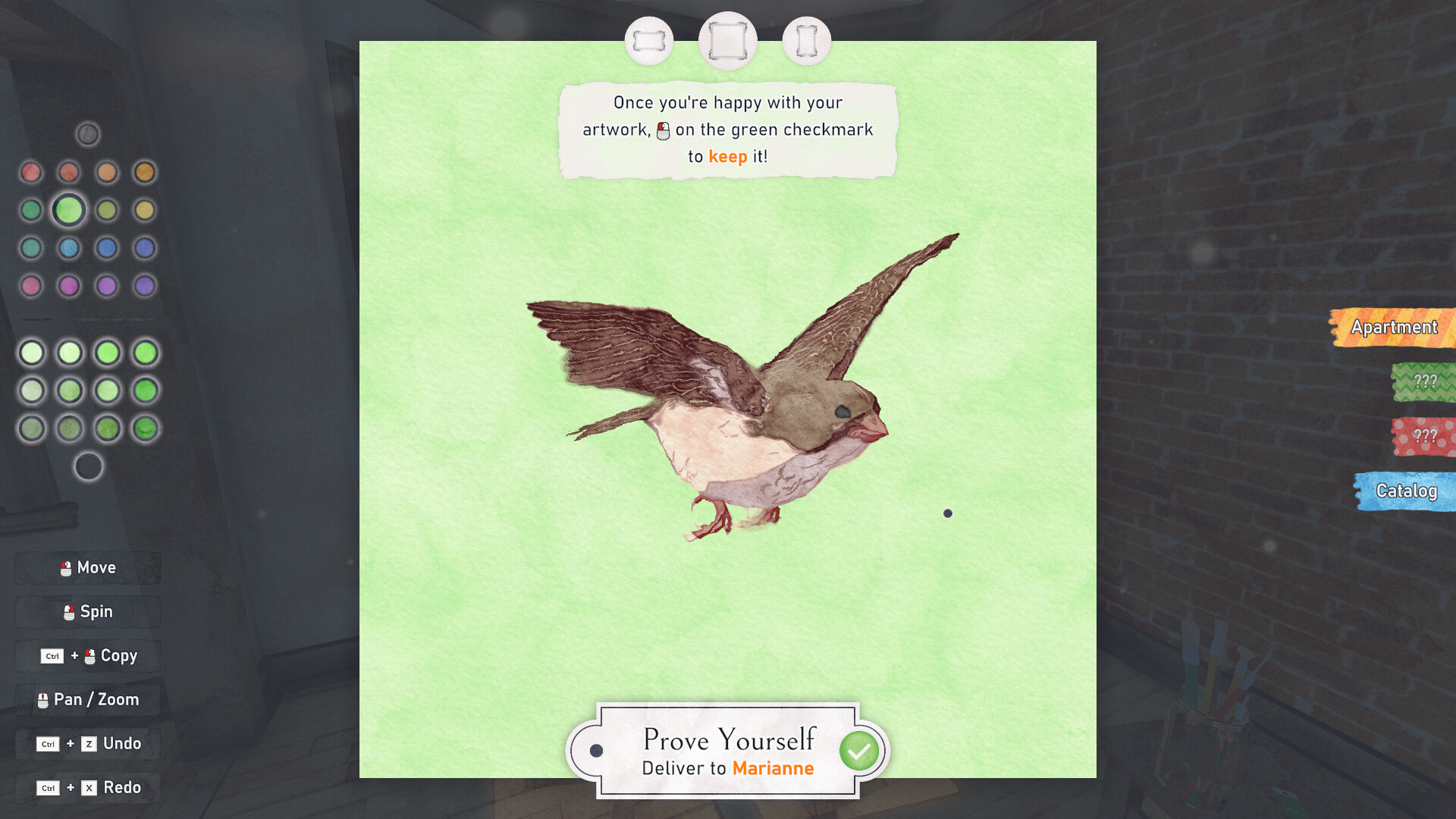Choose the rightmost frame option
Viewport: 1456px width, 819px height.
pos(806,40)
